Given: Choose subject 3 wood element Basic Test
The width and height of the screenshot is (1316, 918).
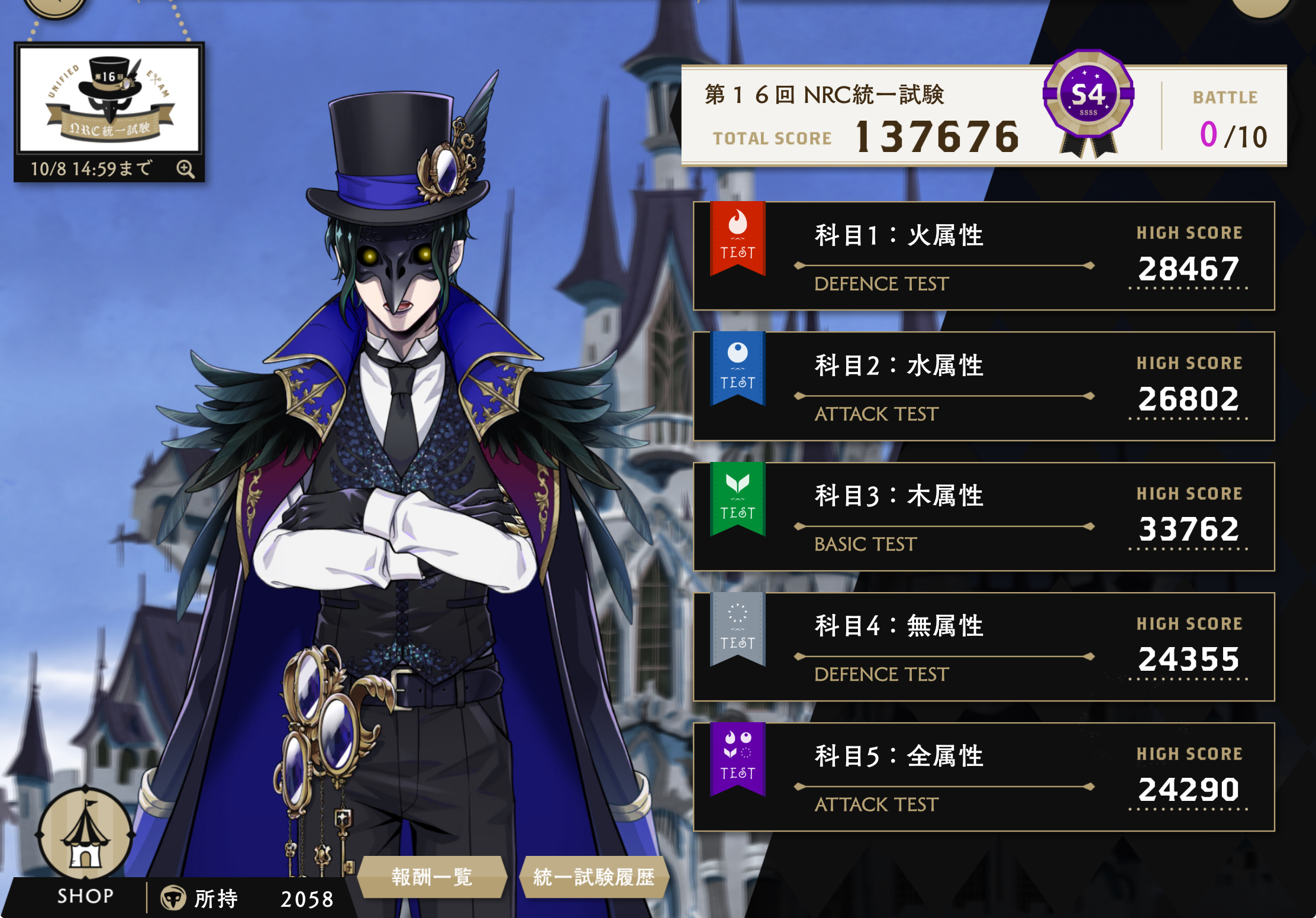Looking at the screenshot, I should tap(983, 516).
